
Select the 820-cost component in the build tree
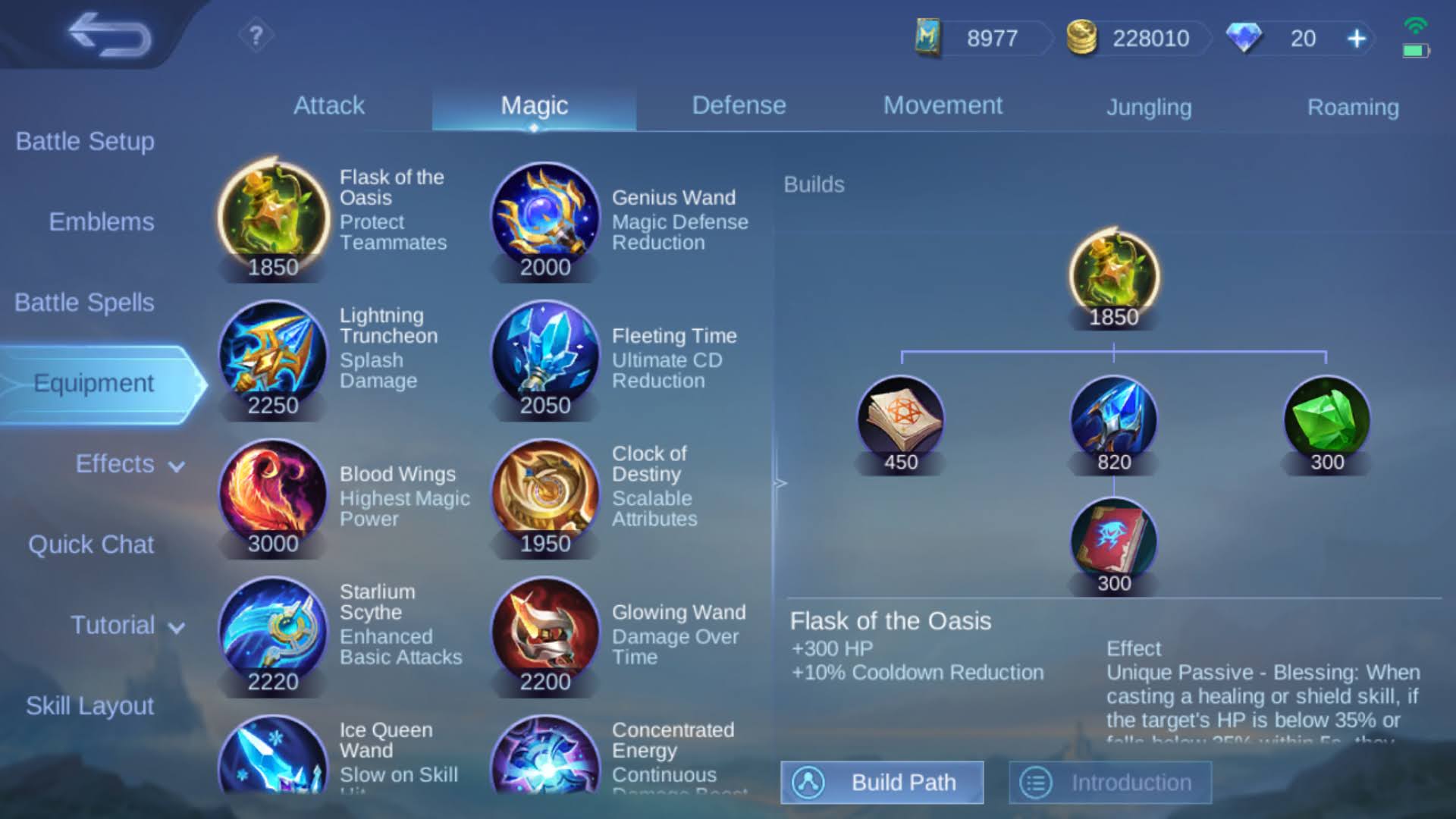(1113, 417)
